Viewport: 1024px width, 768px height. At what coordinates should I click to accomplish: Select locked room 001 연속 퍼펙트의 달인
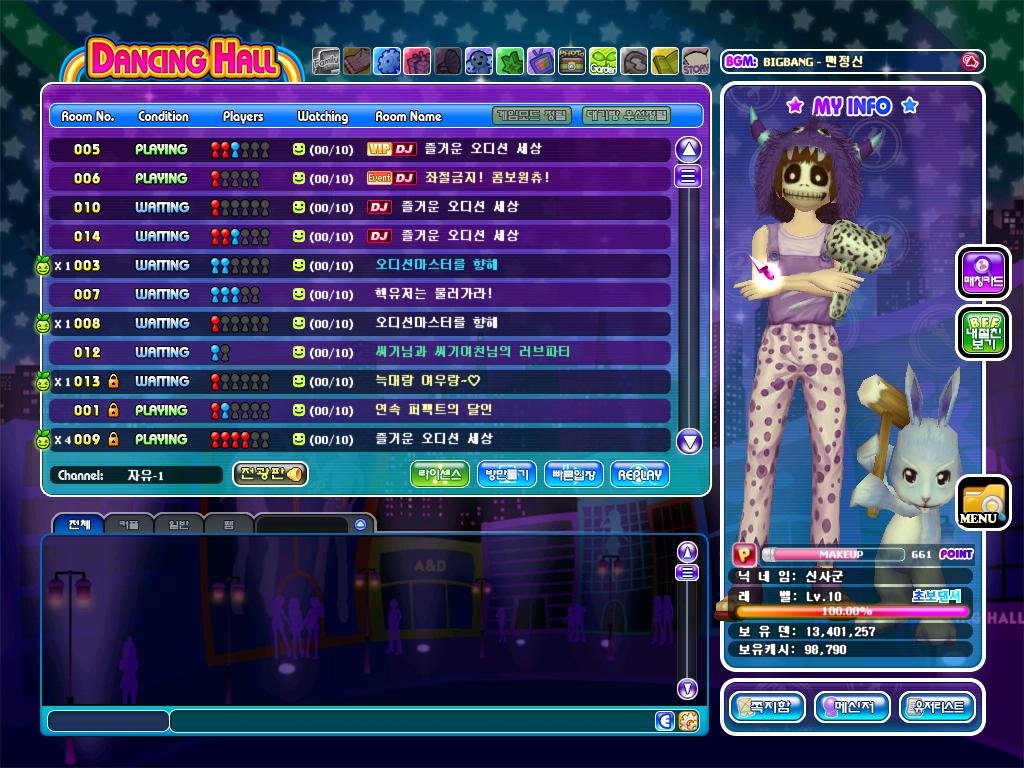pyautogui.click(x=360, y=410)
